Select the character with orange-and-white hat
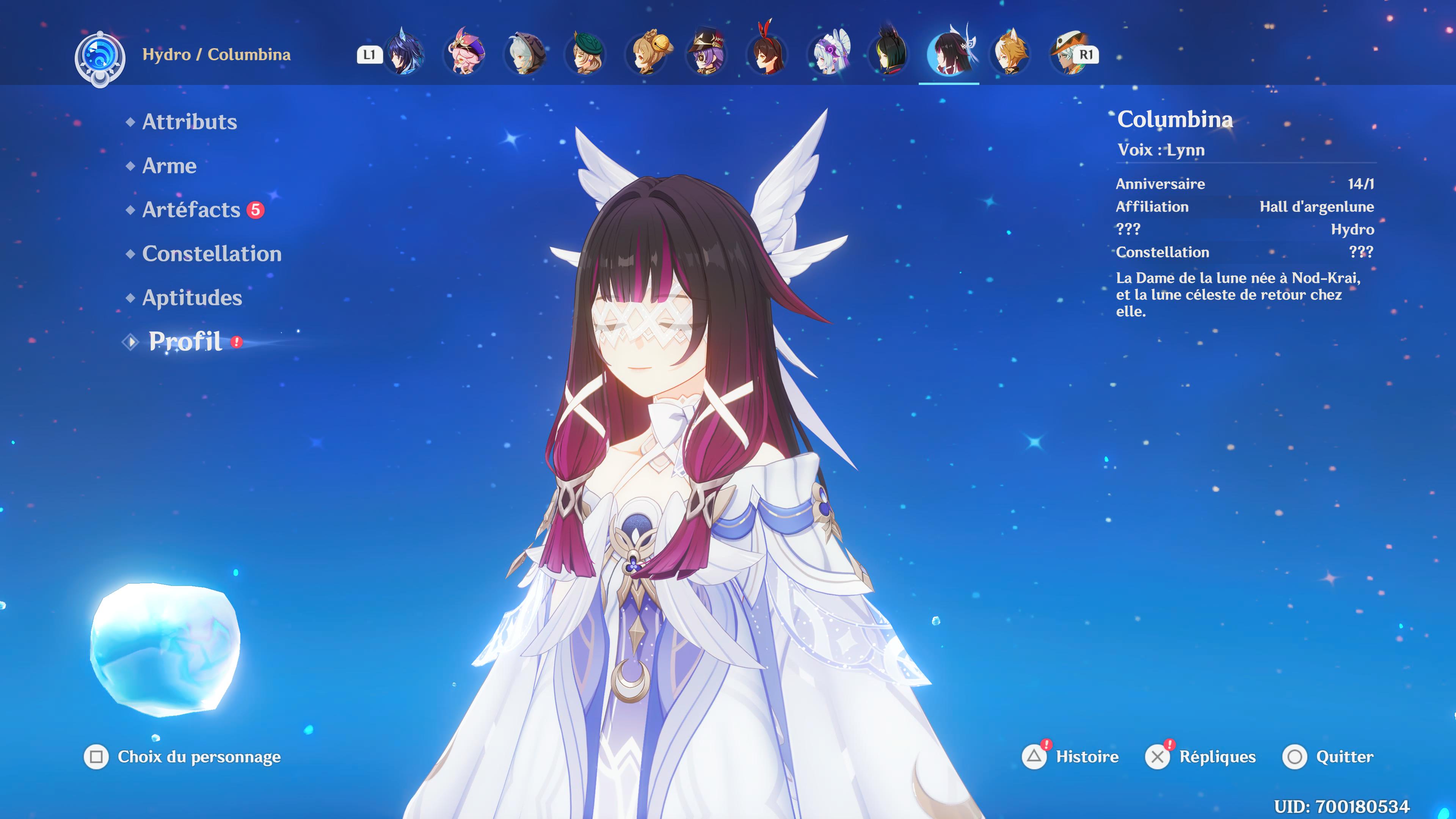The image size is (1456, 819). [x=1068, y=54]
